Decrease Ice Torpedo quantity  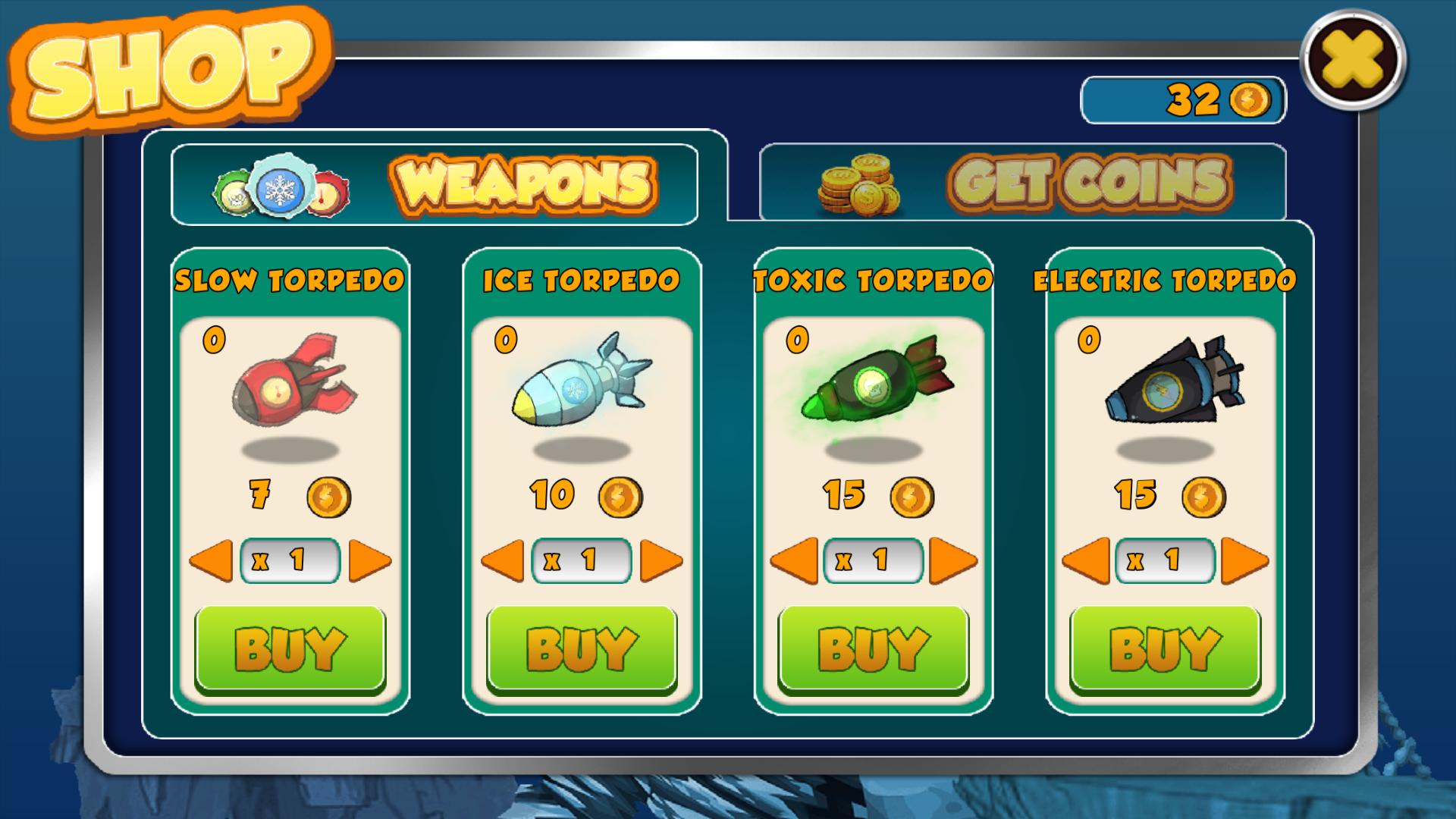pyautogui.click(x=503, y=561)
